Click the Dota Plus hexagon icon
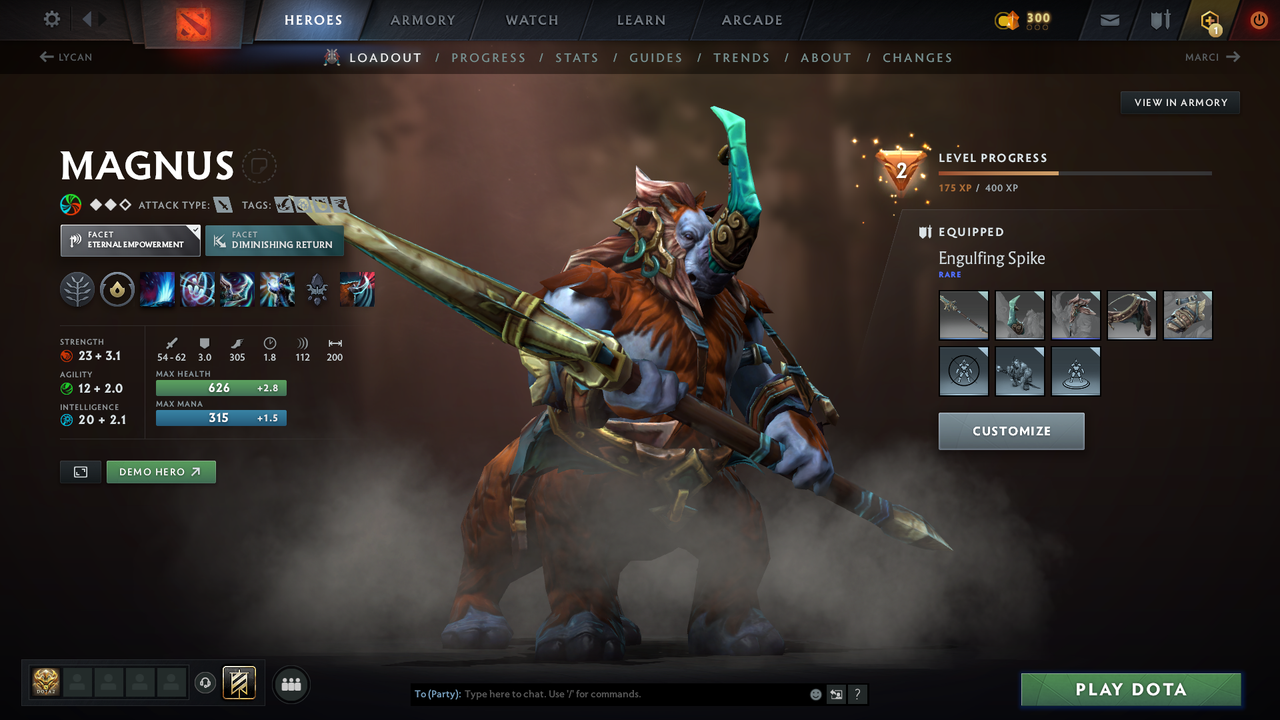The height and width of the screenshot is (720, 1280). pos(1210,20)
